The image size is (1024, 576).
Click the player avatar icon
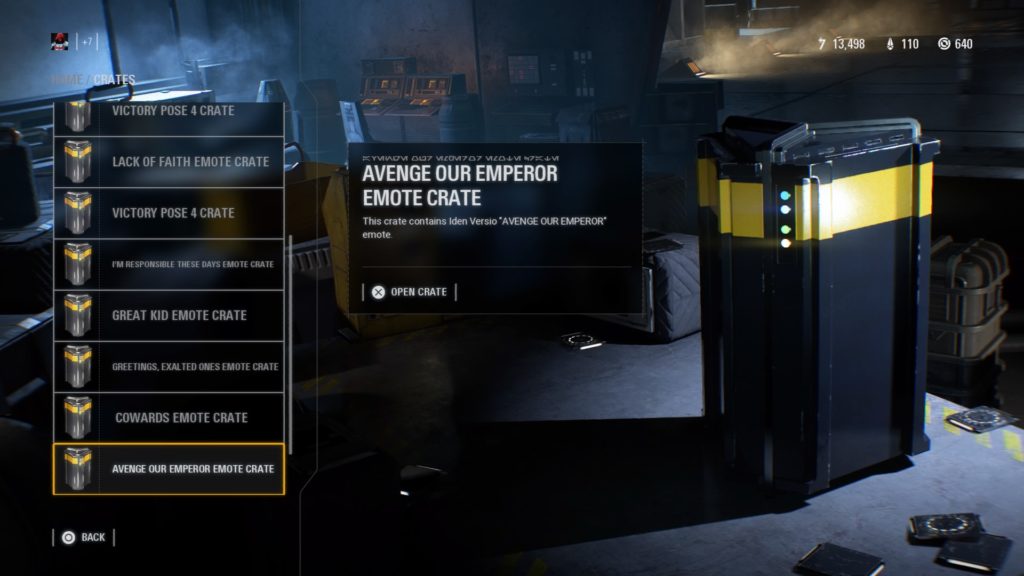click(60, 42)
